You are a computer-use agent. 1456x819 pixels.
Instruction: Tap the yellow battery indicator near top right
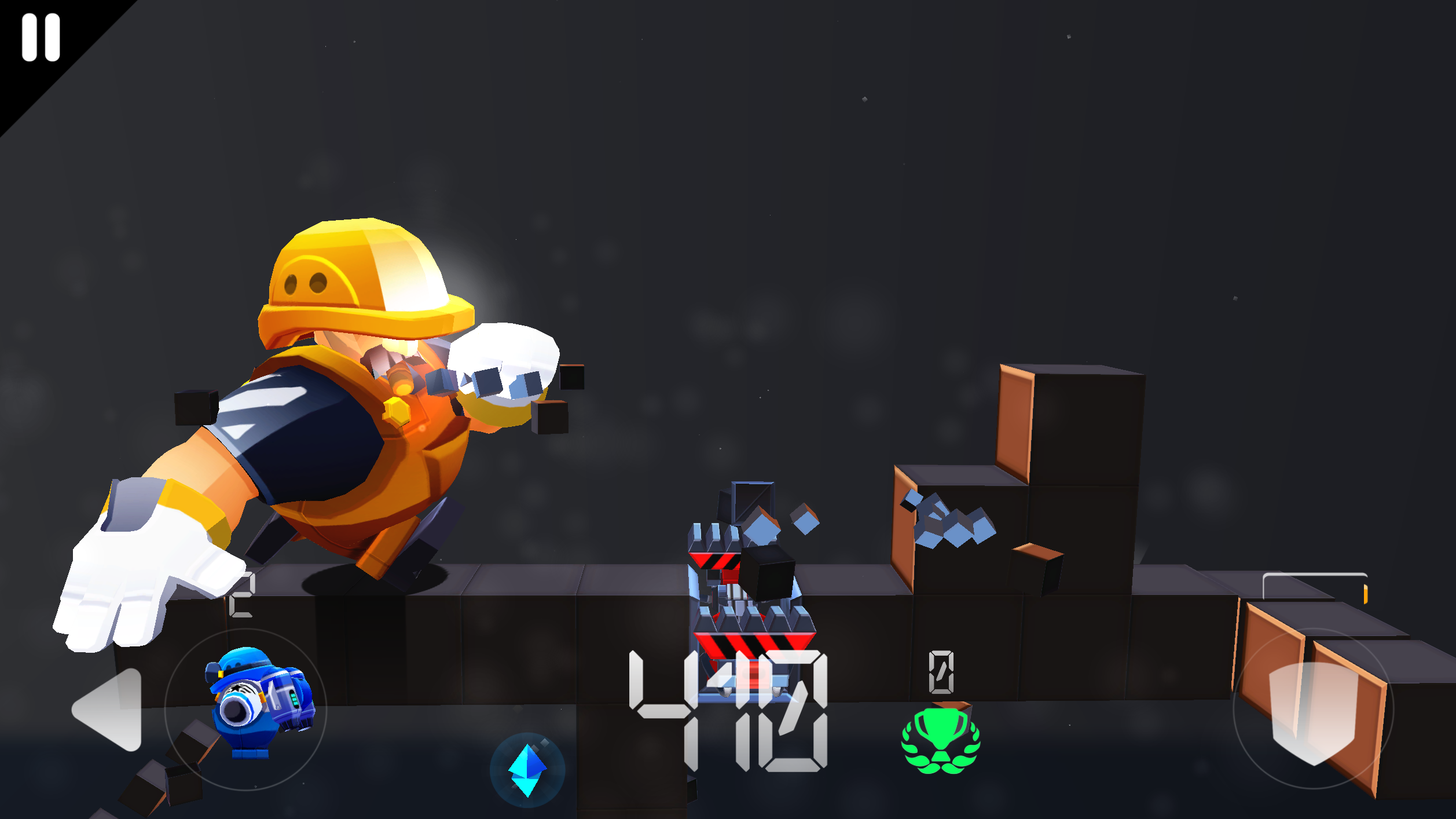(x=1366, y=596)
